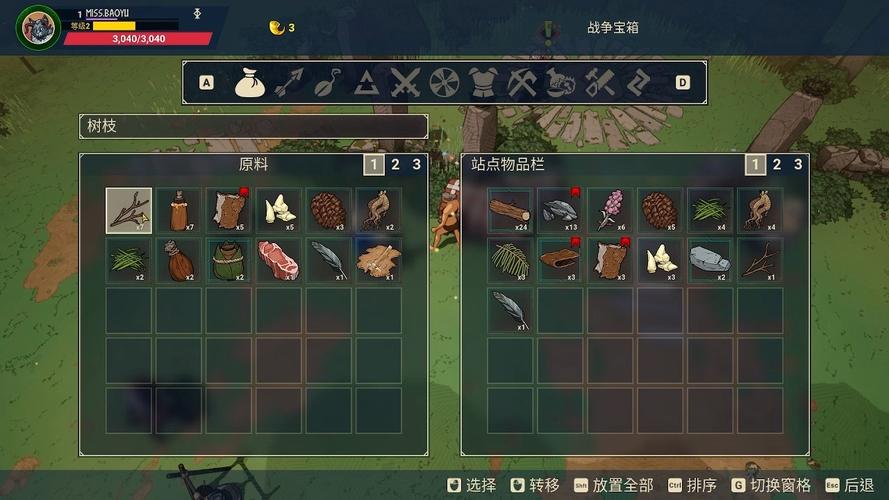Choose the green wrapped bundle item

coord(229,260)
